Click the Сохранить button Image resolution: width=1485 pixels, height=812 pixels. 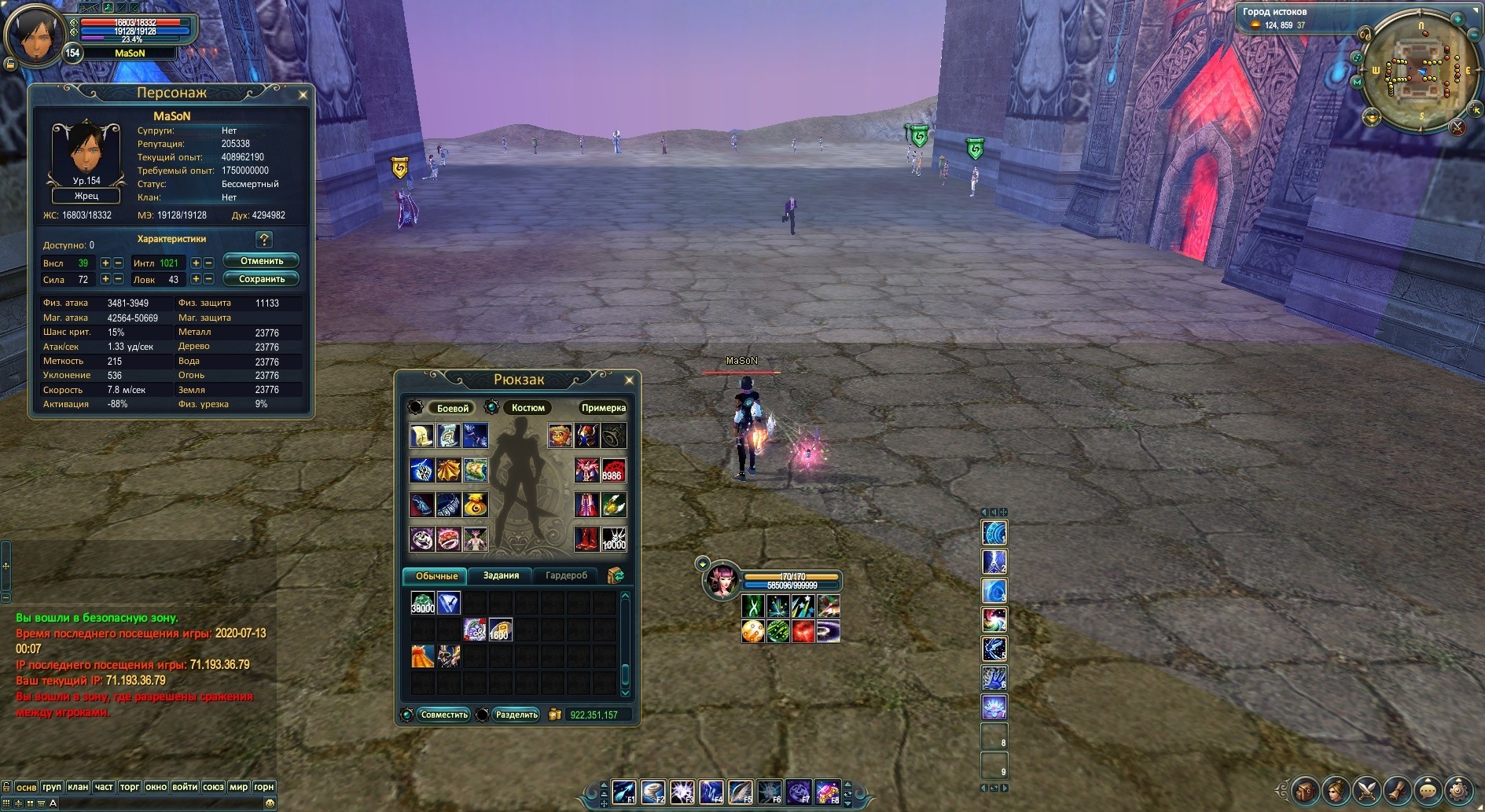pos(261,279)
